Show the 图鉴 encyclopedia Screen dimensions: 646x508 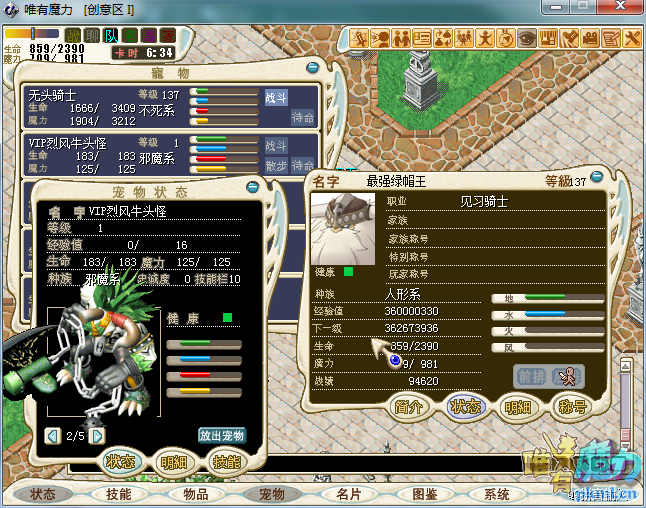424,494
